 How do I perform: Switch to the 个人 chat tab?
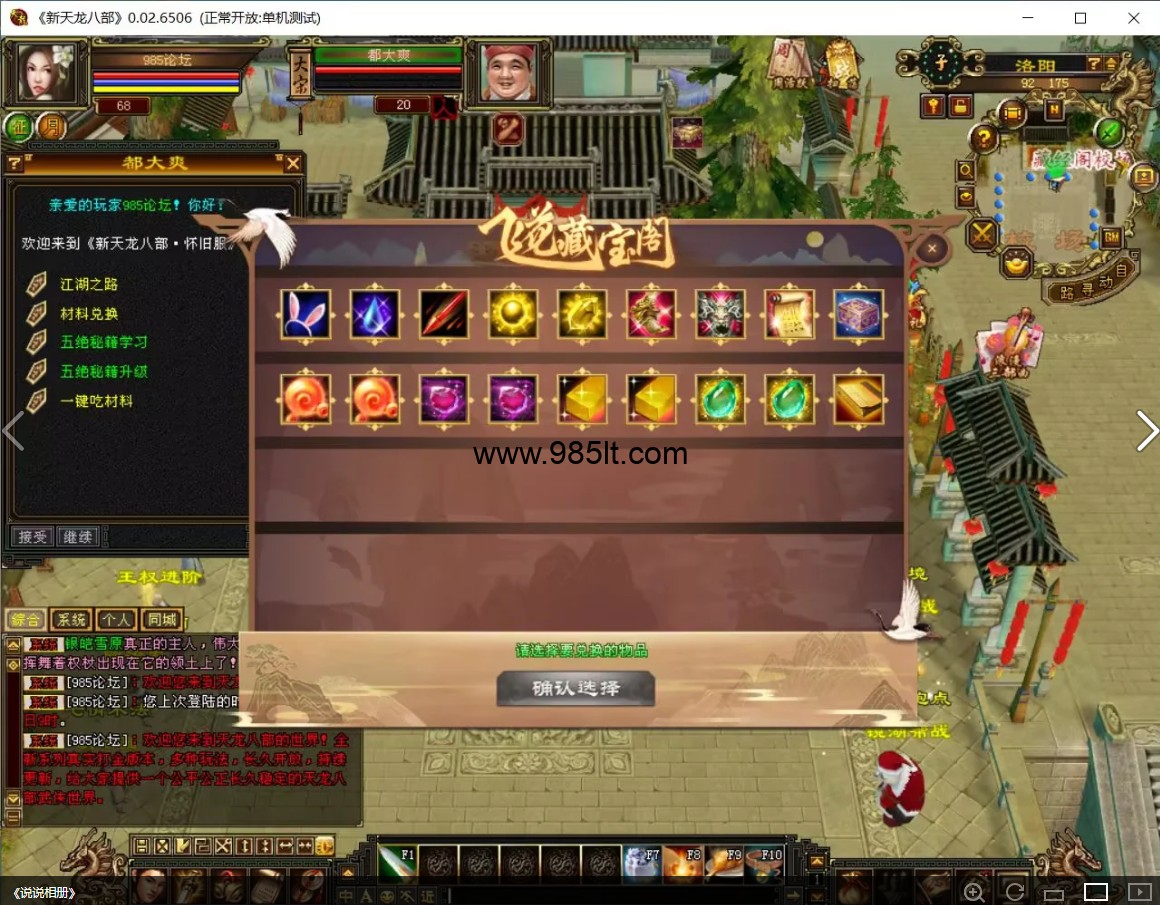tap(116, 620)
